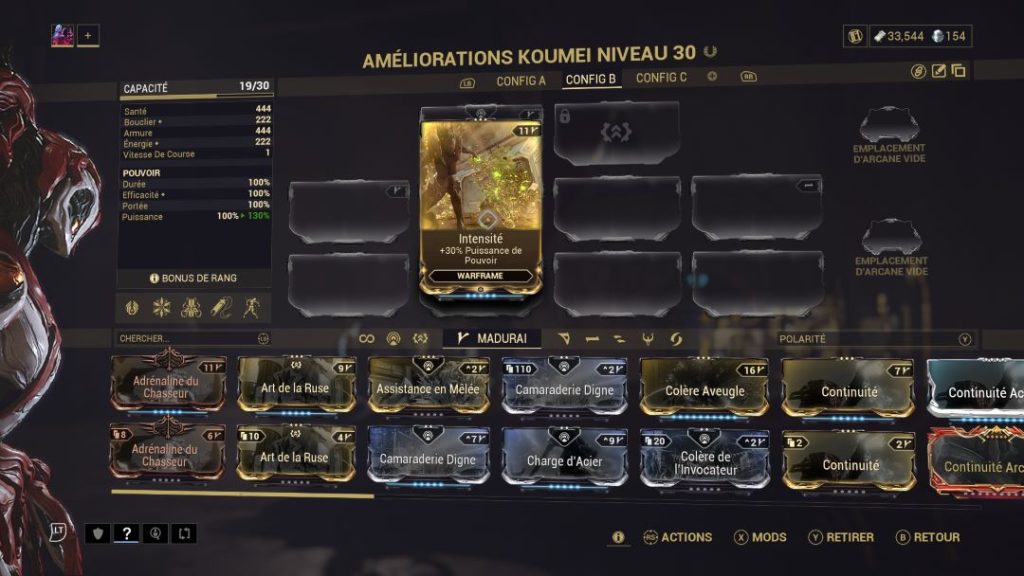Click the copy config icon
Image resolution: width=1024 pixels, height=576 pixels.
pyautogui.click(x=958, y=71)
